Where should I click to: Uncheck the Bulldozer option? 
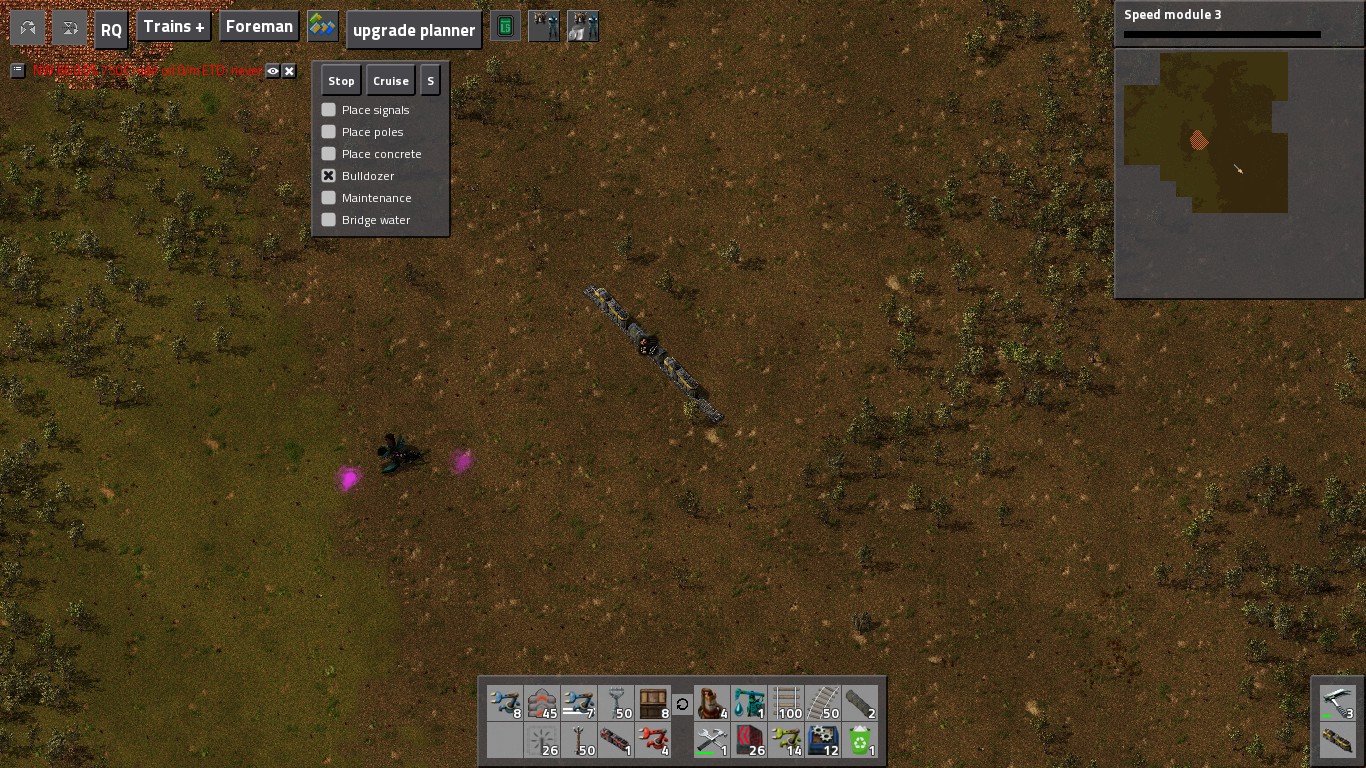pyautogui.click(x=329, y=176)
